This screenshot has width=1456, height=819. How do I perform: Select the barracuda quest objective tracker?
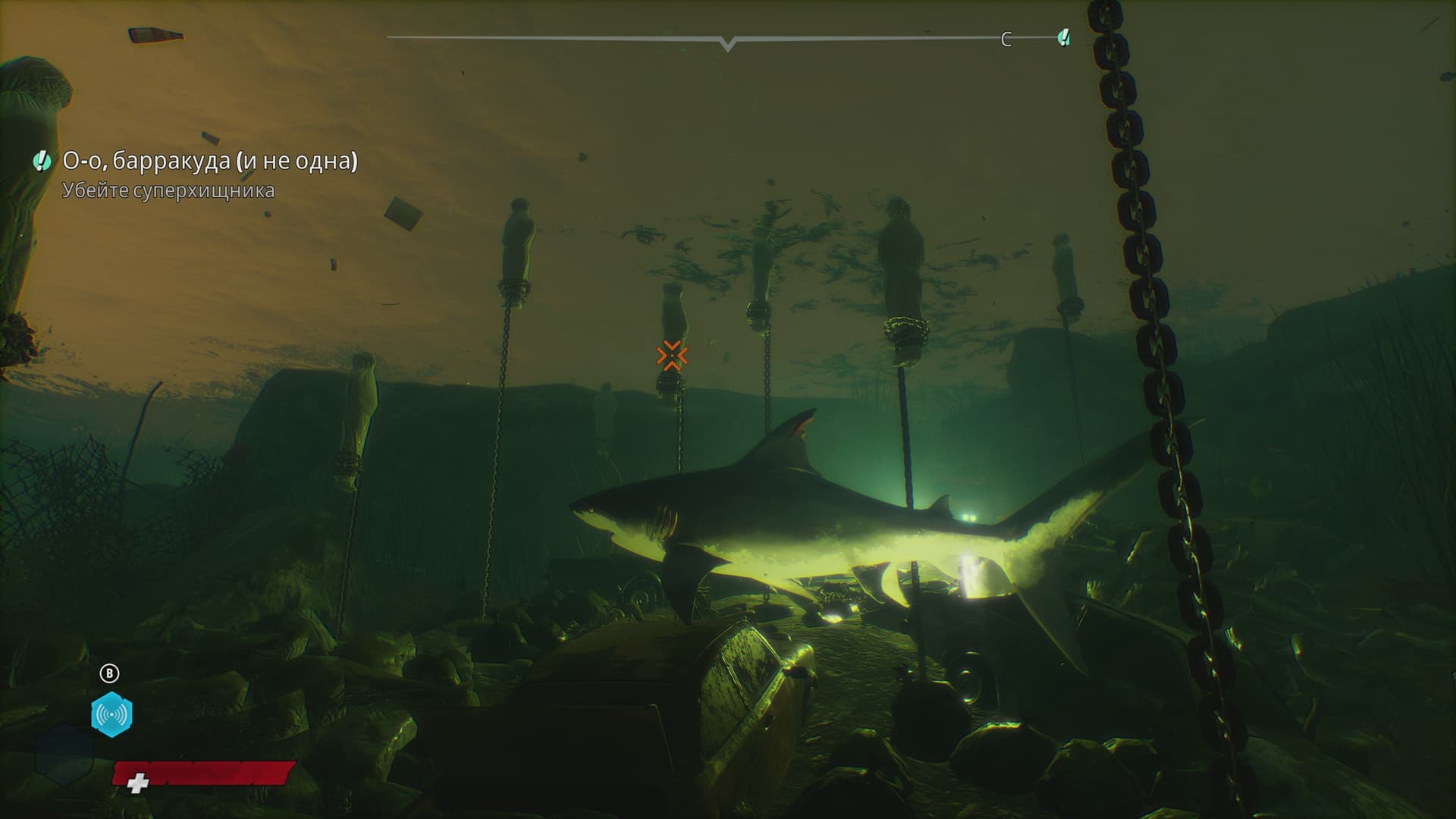pyautogui.click(x=209, y=162)
